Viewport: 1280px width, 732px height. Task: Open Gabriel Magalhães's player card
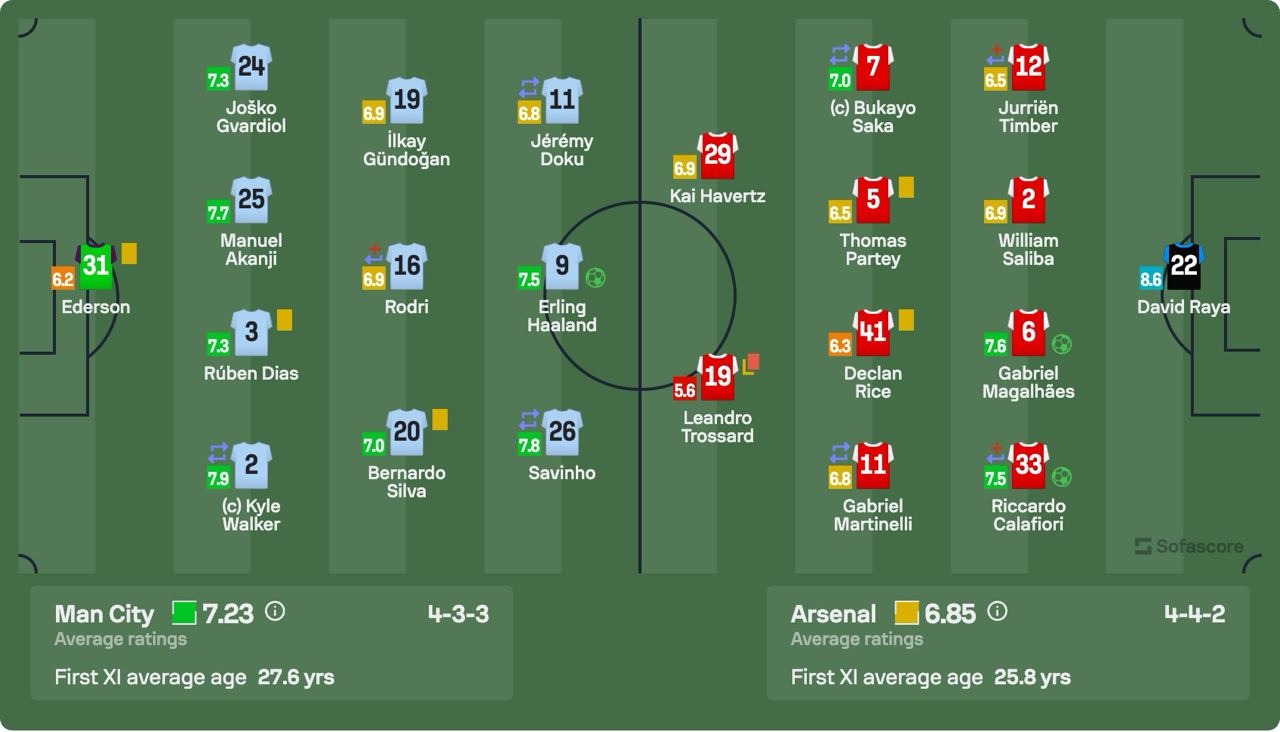(1028, 333)
